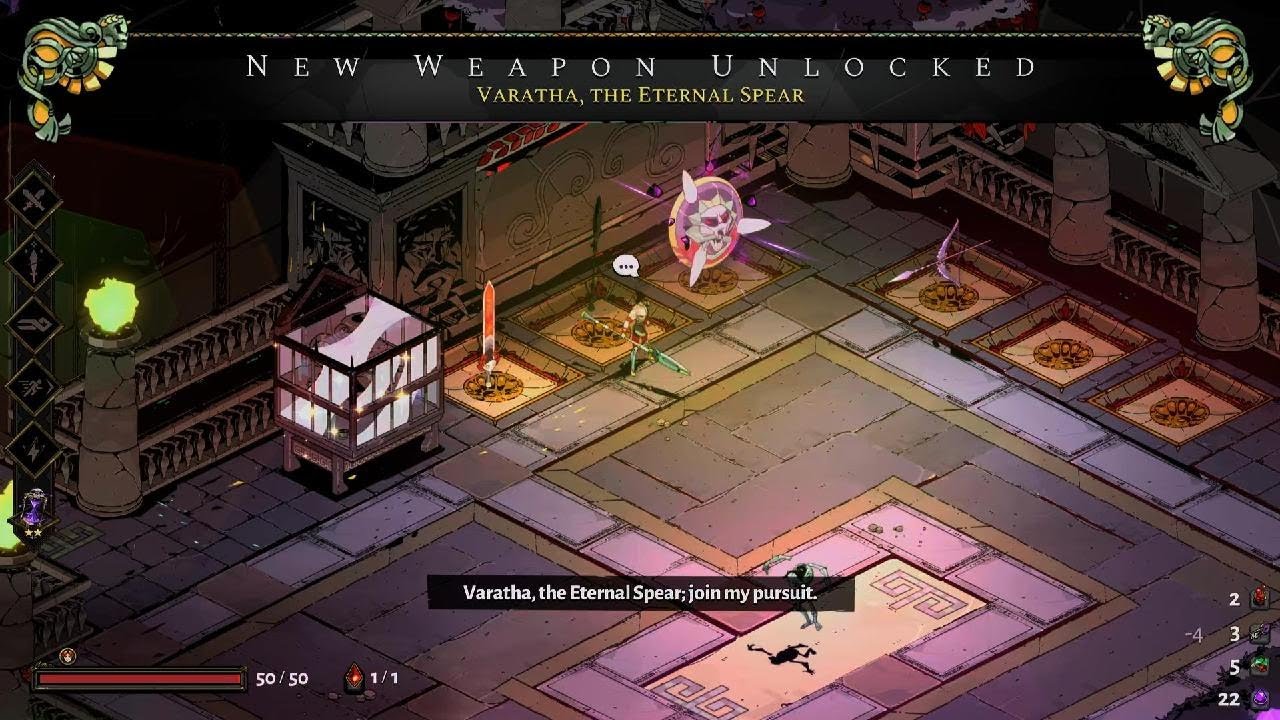Select the green Nectar bottle icon
This screenshot has width=1280, height=720.
[1260, 666]
